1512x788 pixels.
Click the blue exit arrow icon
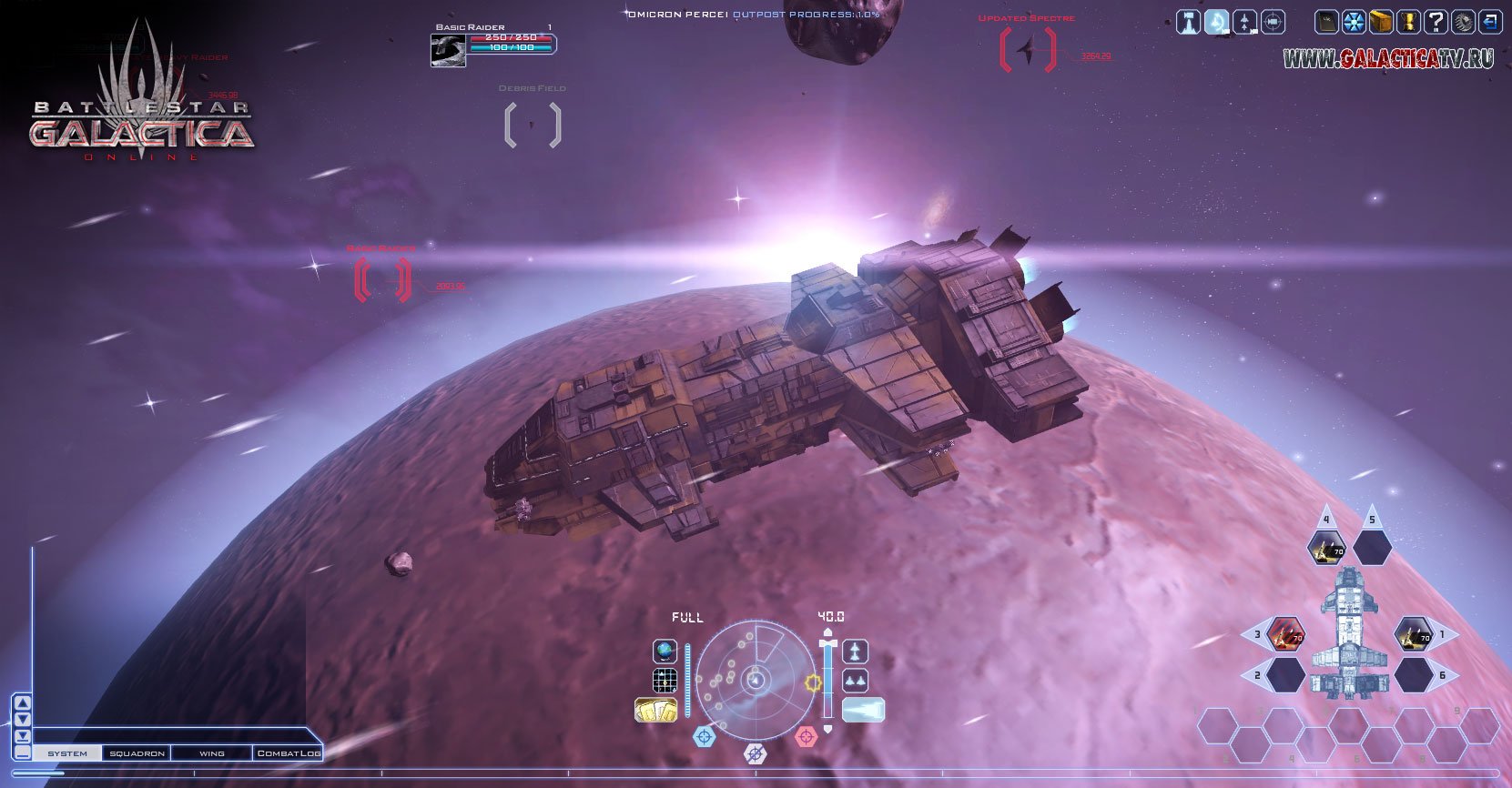click(1490, 22)
